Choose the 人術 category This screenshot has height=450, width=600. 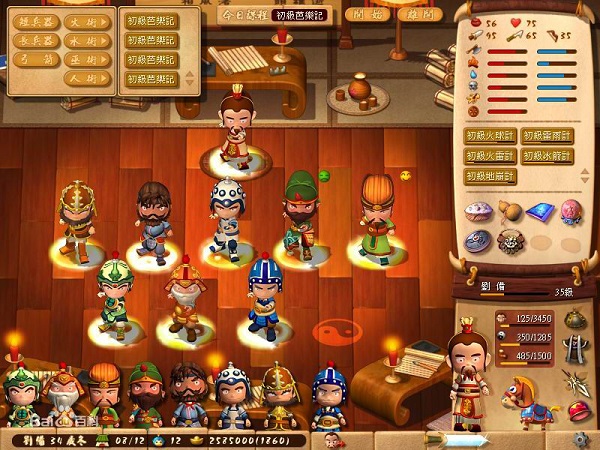point(87,78)
